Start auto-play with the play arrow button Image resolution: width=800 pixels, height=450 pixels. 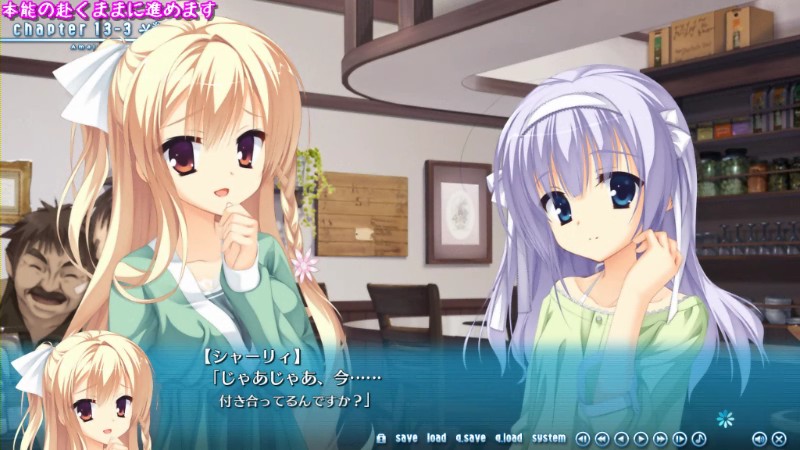[x=641, y=438]
